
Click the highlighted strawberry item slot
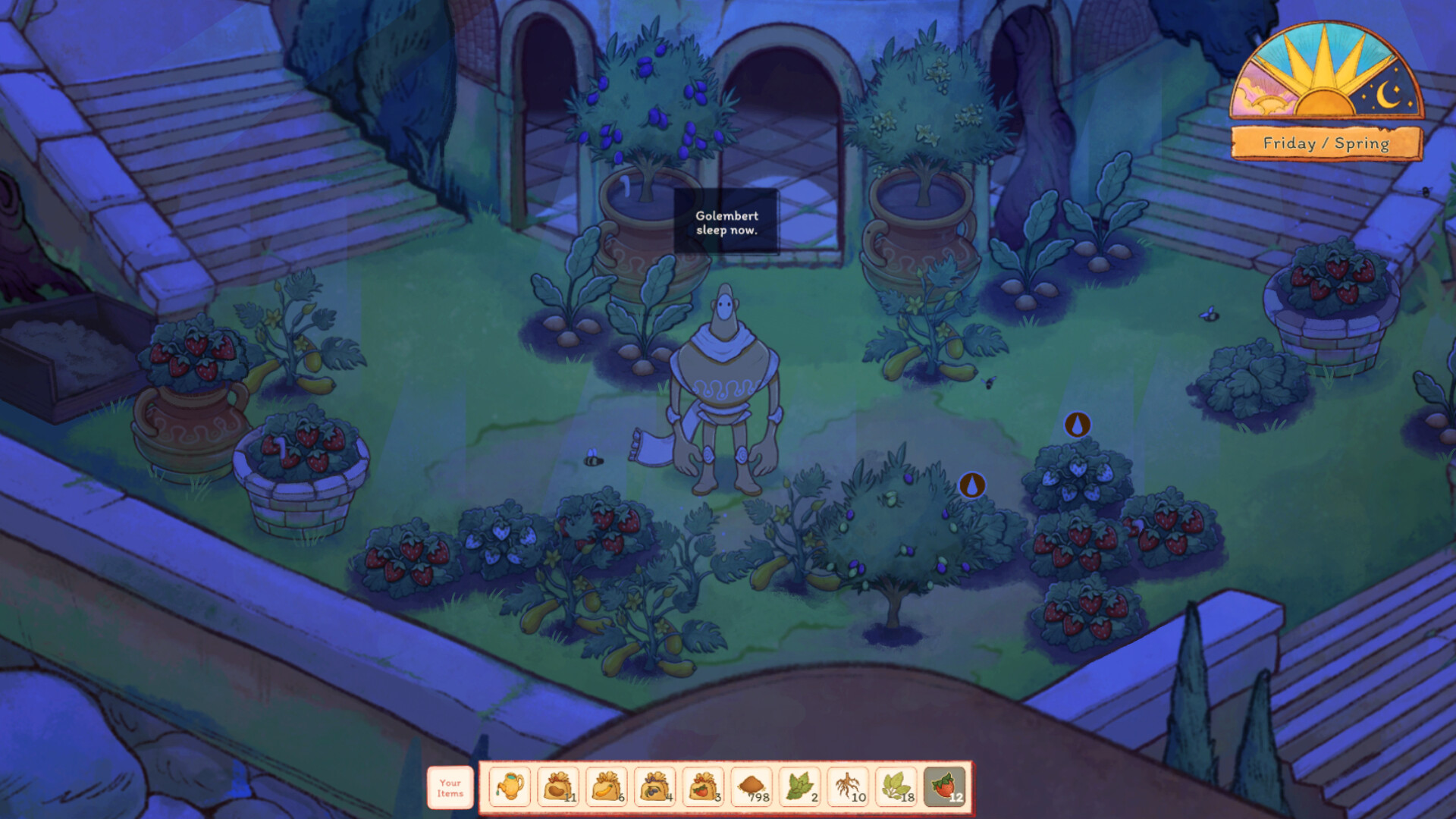click(942, 786)
